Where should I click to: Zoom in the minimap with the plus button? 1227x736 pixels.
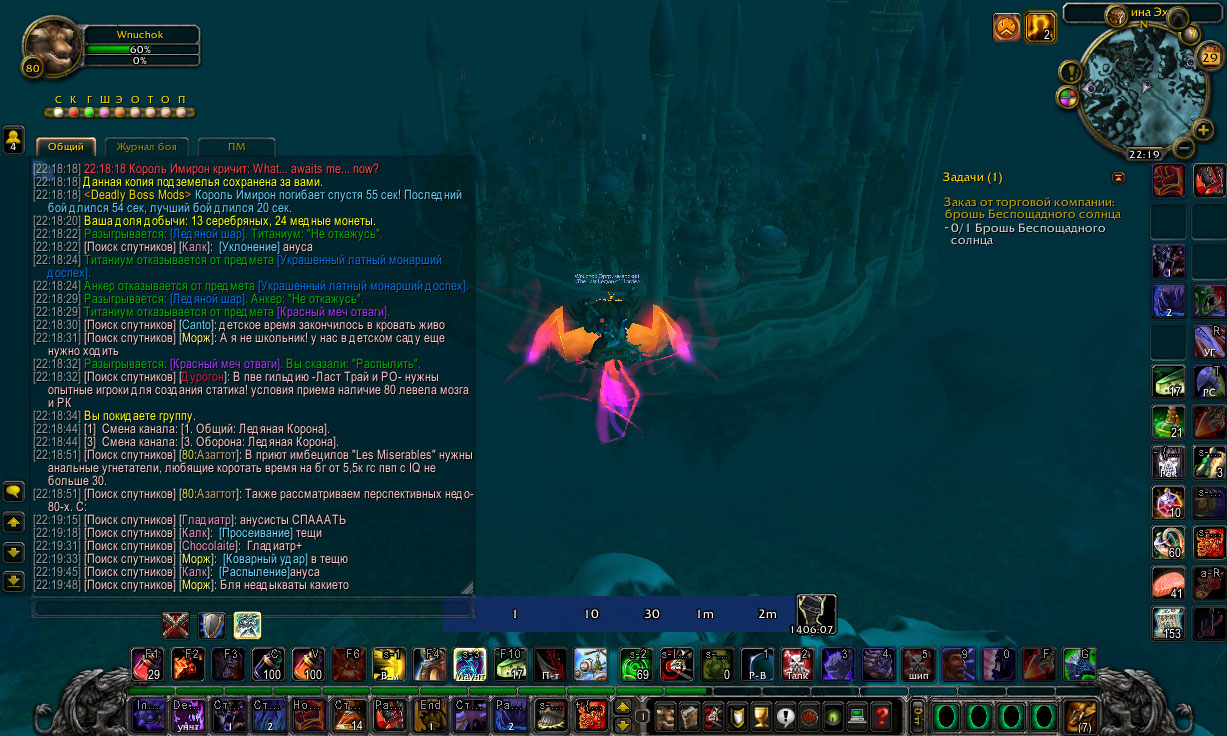pos(1203,130)
